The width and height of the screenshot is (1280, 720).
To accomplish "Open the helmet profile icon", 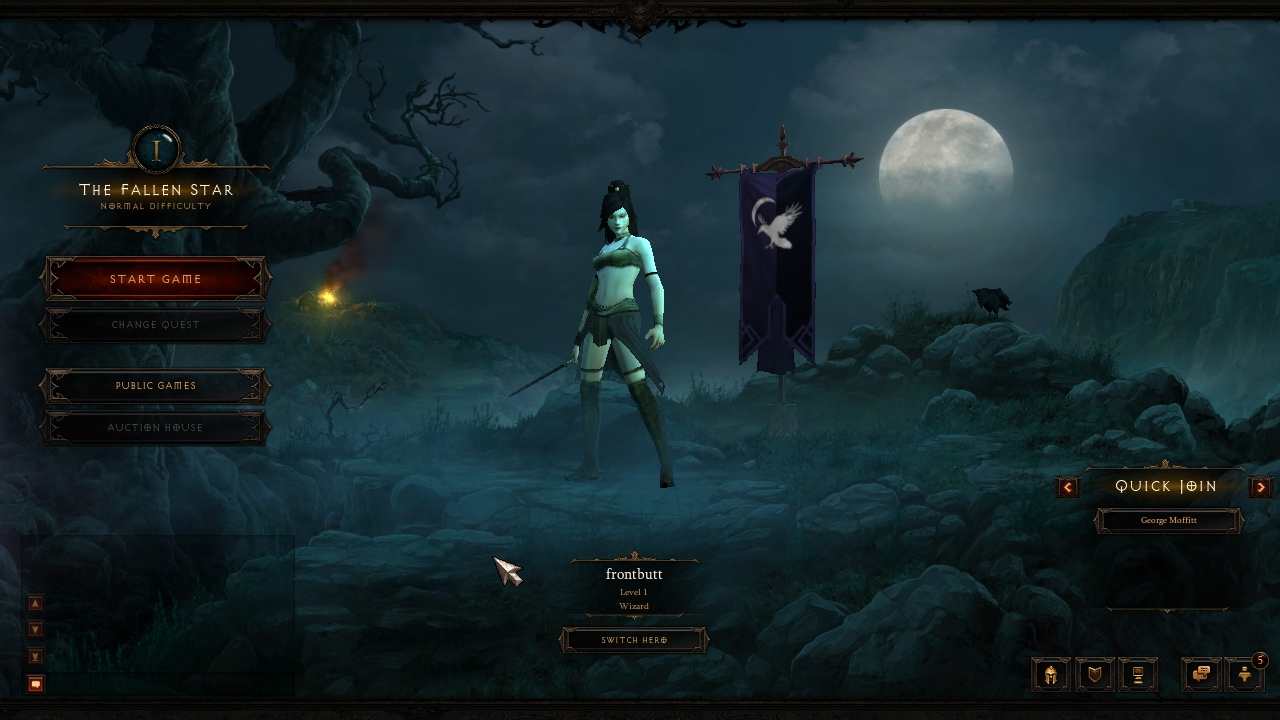I will [x=1051, y=675].
